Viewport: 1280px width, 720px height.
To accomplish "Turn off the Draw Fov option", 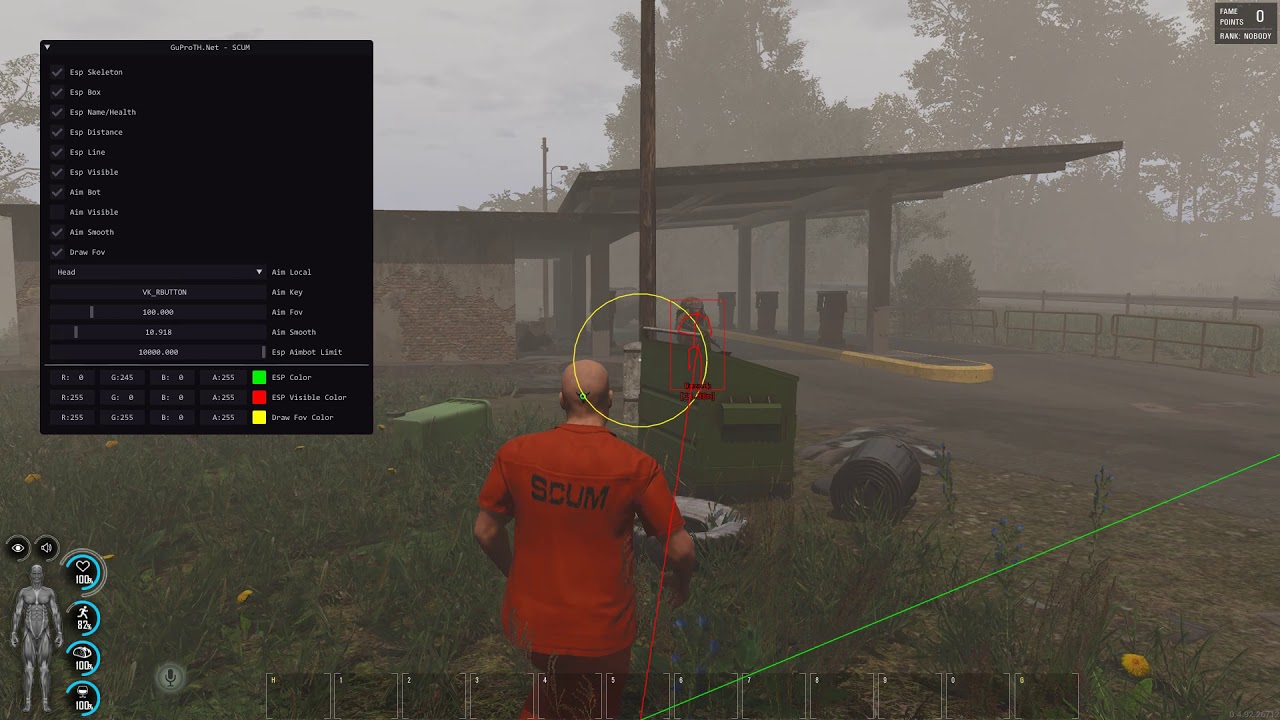I will tap(57, 252).
